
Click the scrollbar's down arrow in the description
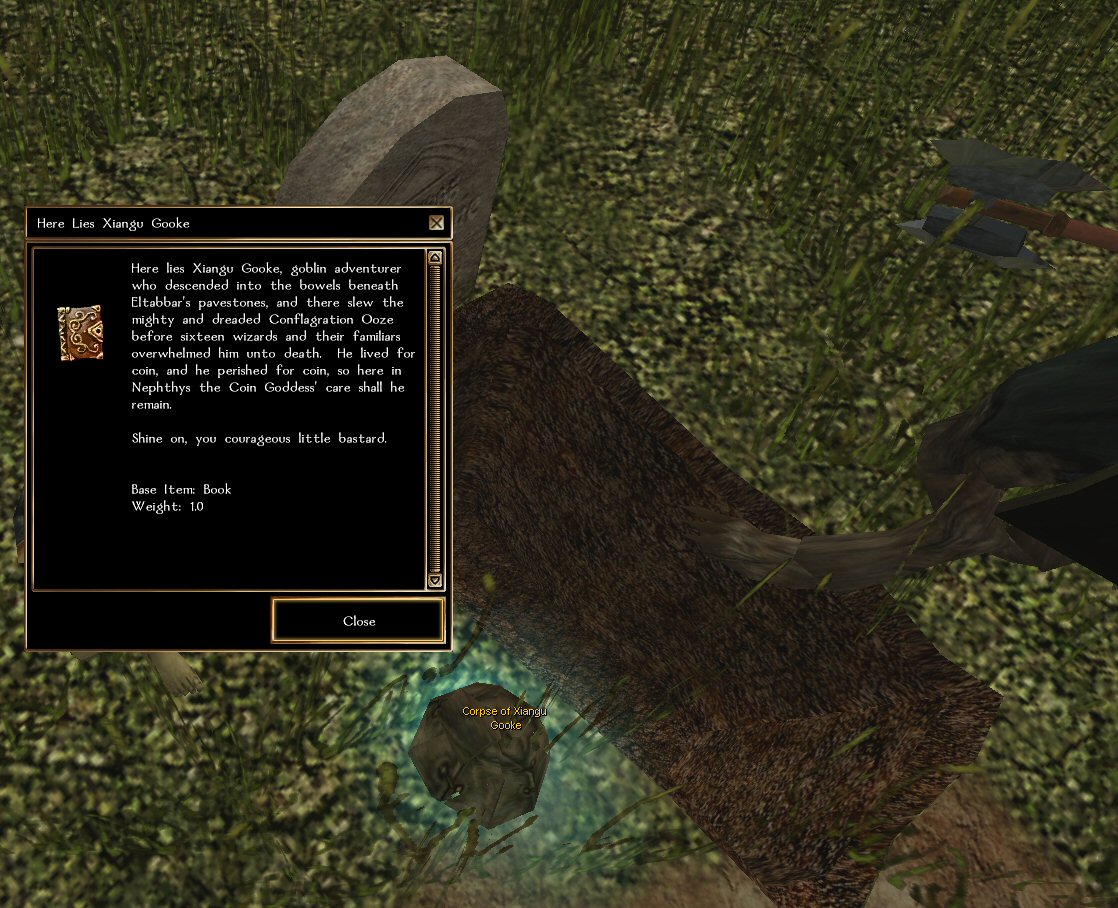[x=434, y=580]
